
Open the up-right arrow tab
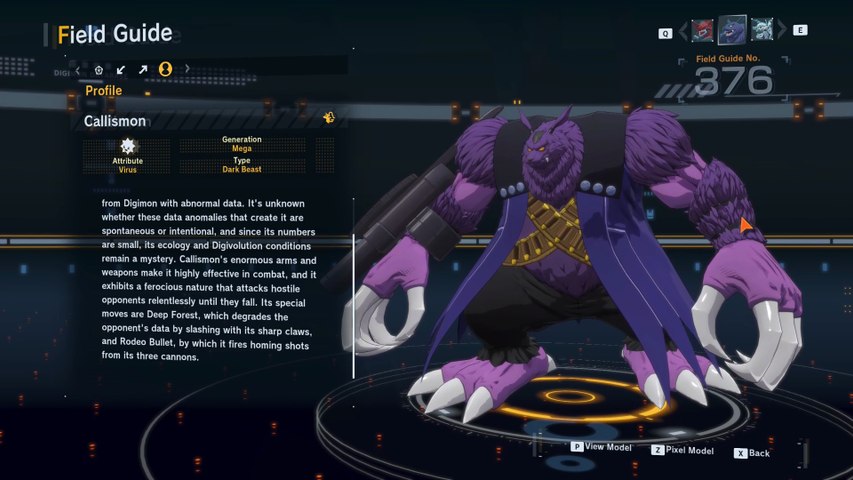pyautogui.click(x=143, y=69)
